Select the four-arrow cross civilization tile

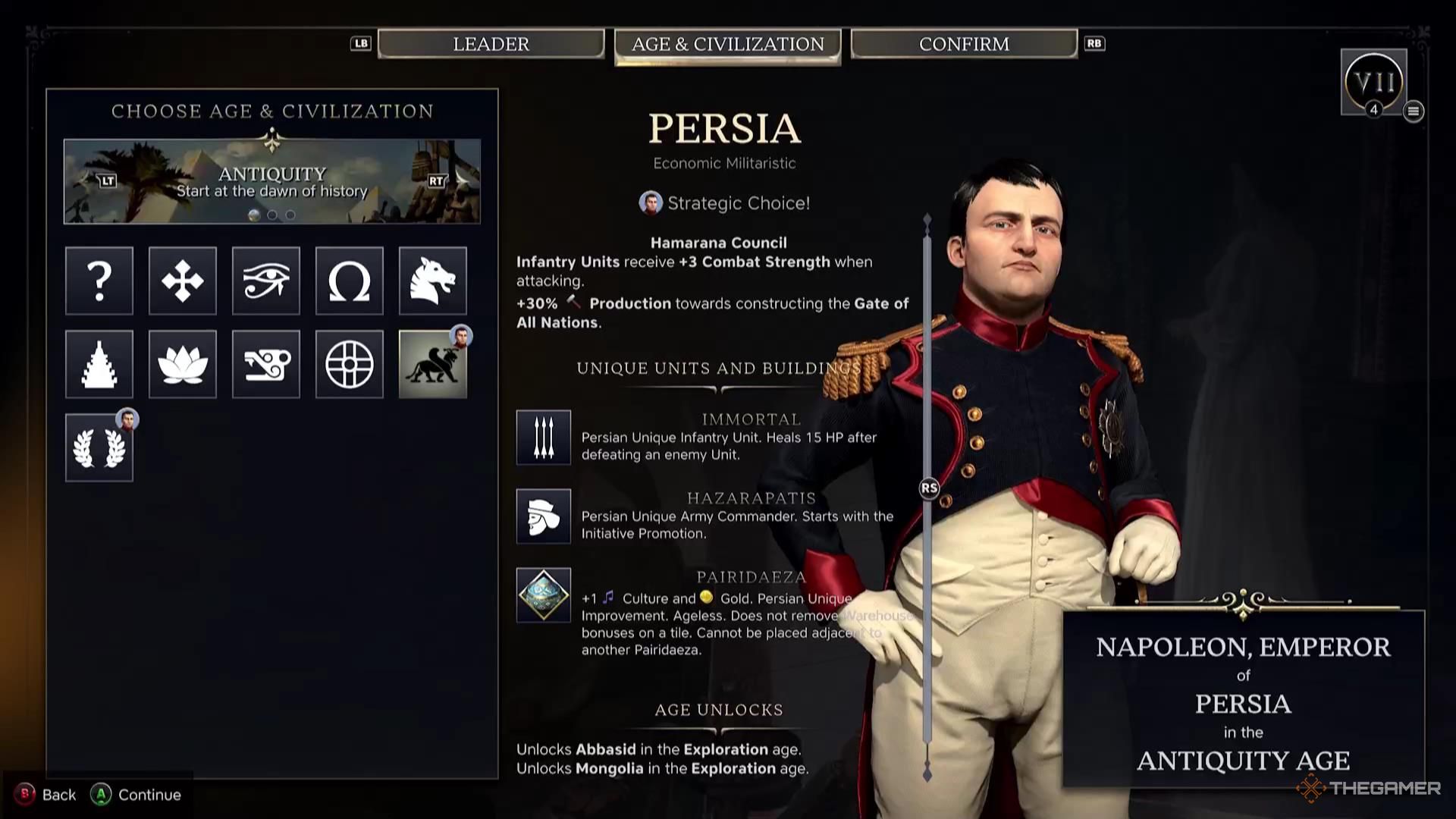point(183,281)
